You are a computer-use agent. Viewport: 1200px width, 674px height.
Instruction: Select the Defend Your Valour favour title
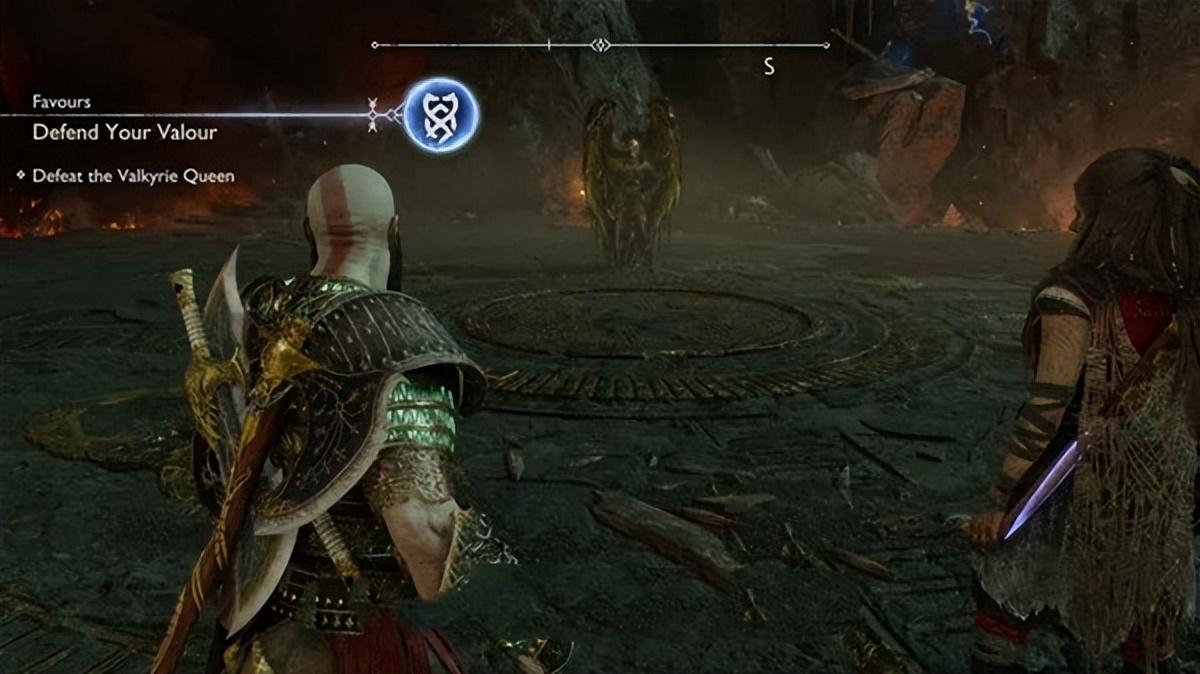124,132
